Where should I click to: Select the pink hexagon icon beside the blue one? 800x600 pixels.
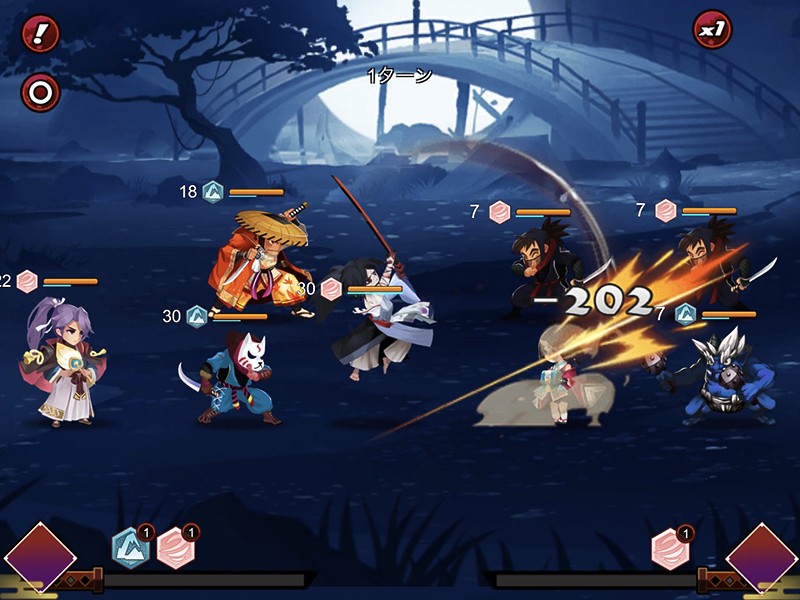point(176,548)
